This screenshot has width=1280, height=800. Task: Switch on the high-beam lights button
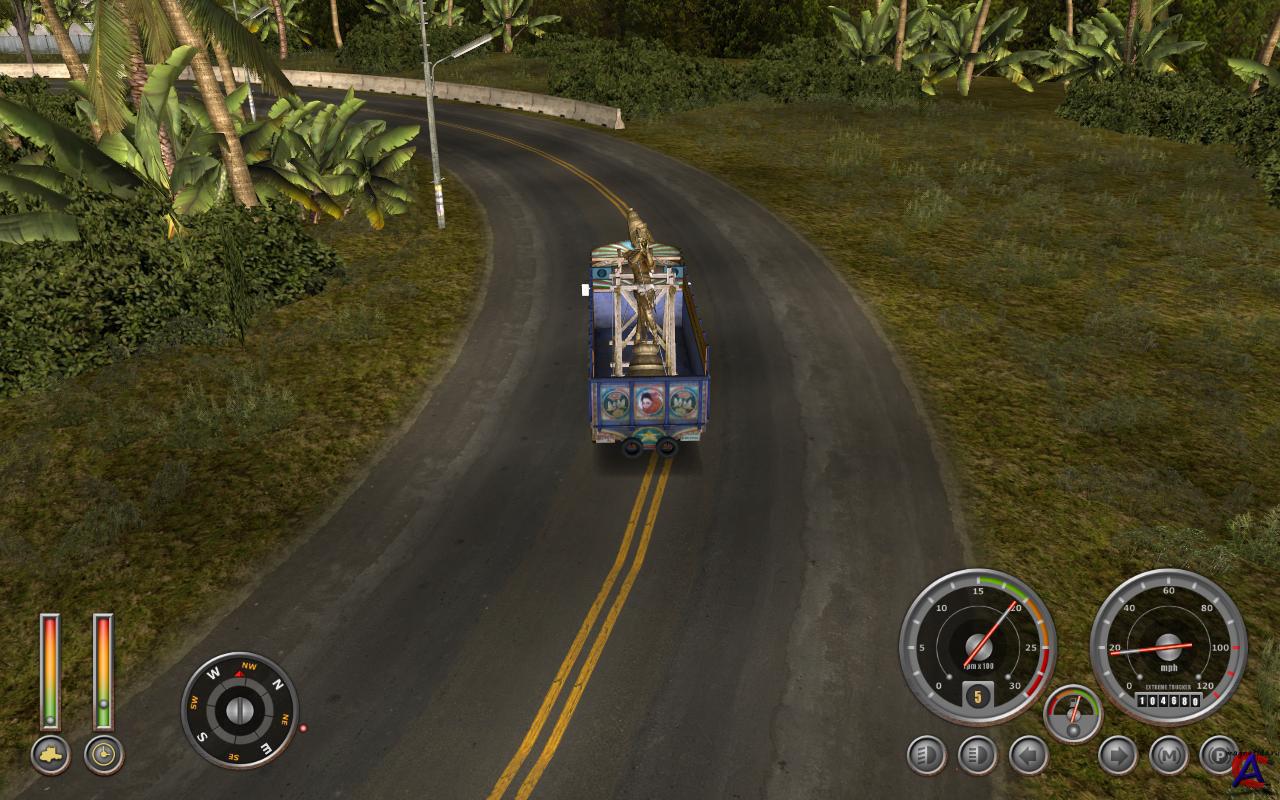977,755
